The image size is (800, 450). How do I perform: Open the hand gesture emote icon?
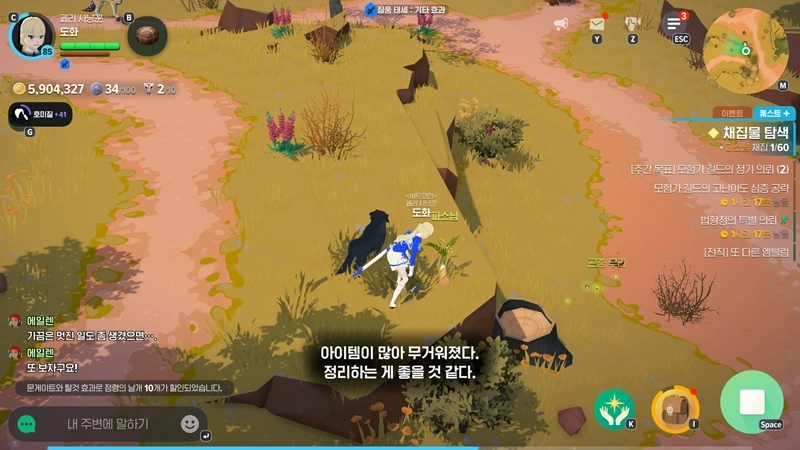point(632,24)
